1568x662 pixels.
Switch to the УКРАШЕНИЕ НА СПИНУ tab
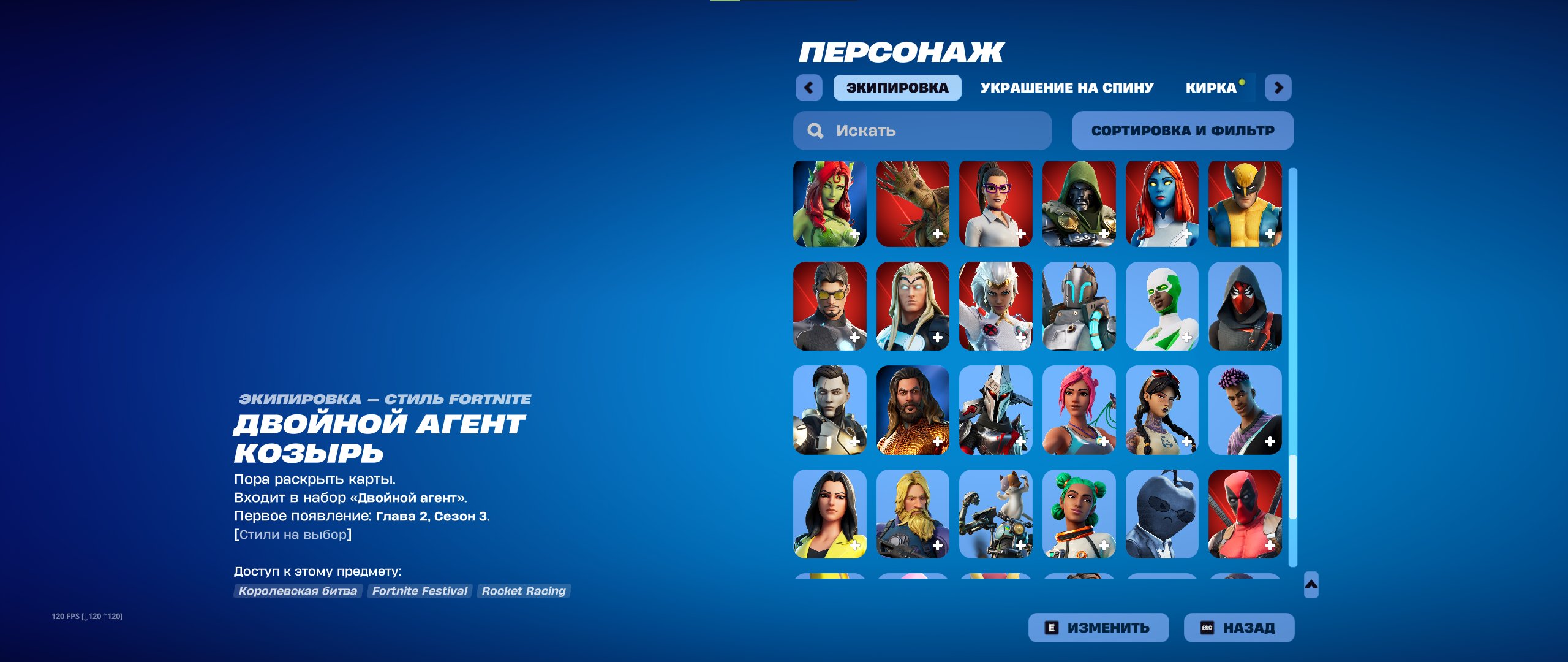pyautogui.click(x=1066, y=87)
